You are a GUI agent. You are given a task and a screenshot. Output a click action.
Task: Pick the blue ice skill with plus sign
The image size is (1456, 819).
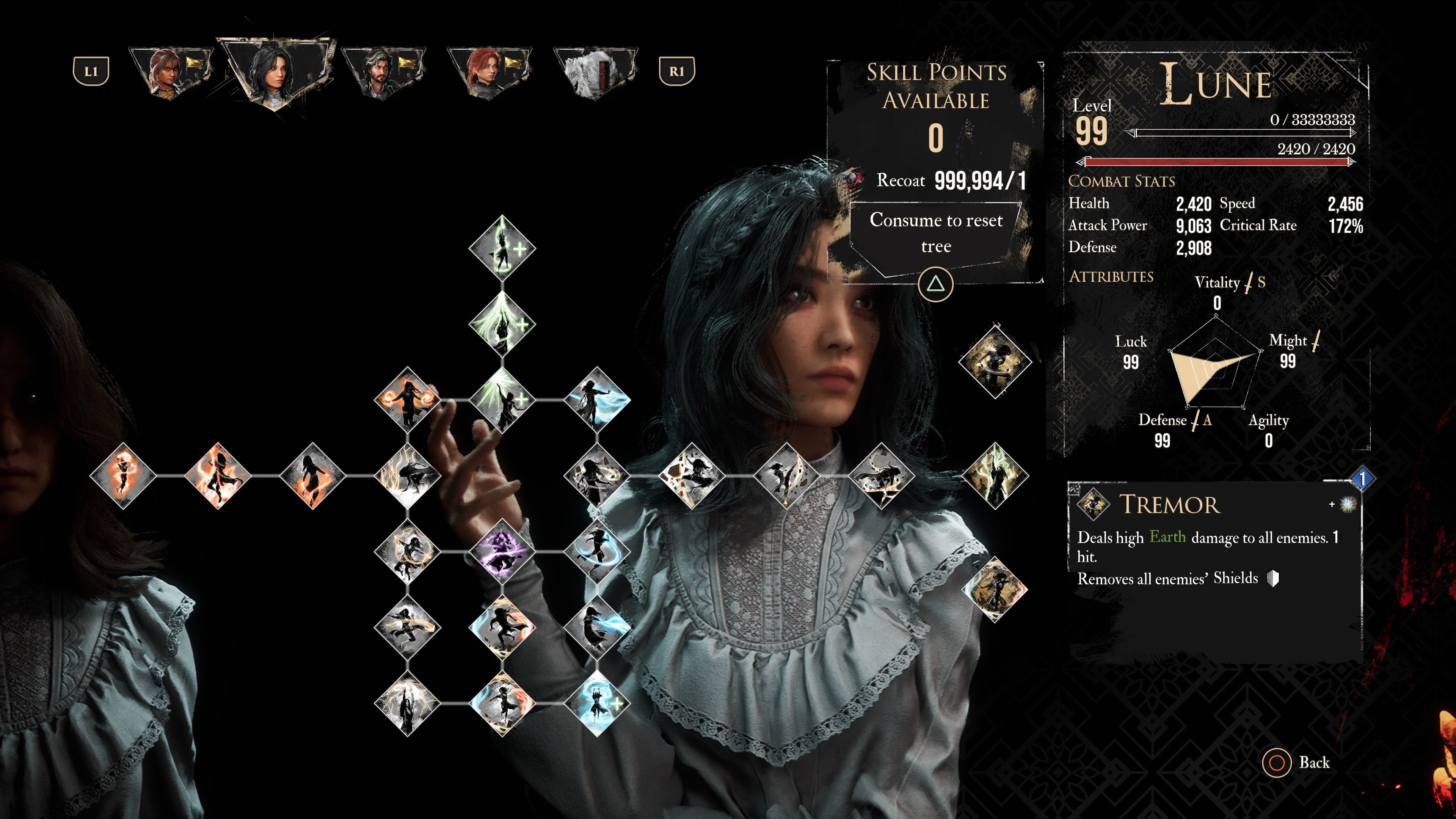(596, 703)
